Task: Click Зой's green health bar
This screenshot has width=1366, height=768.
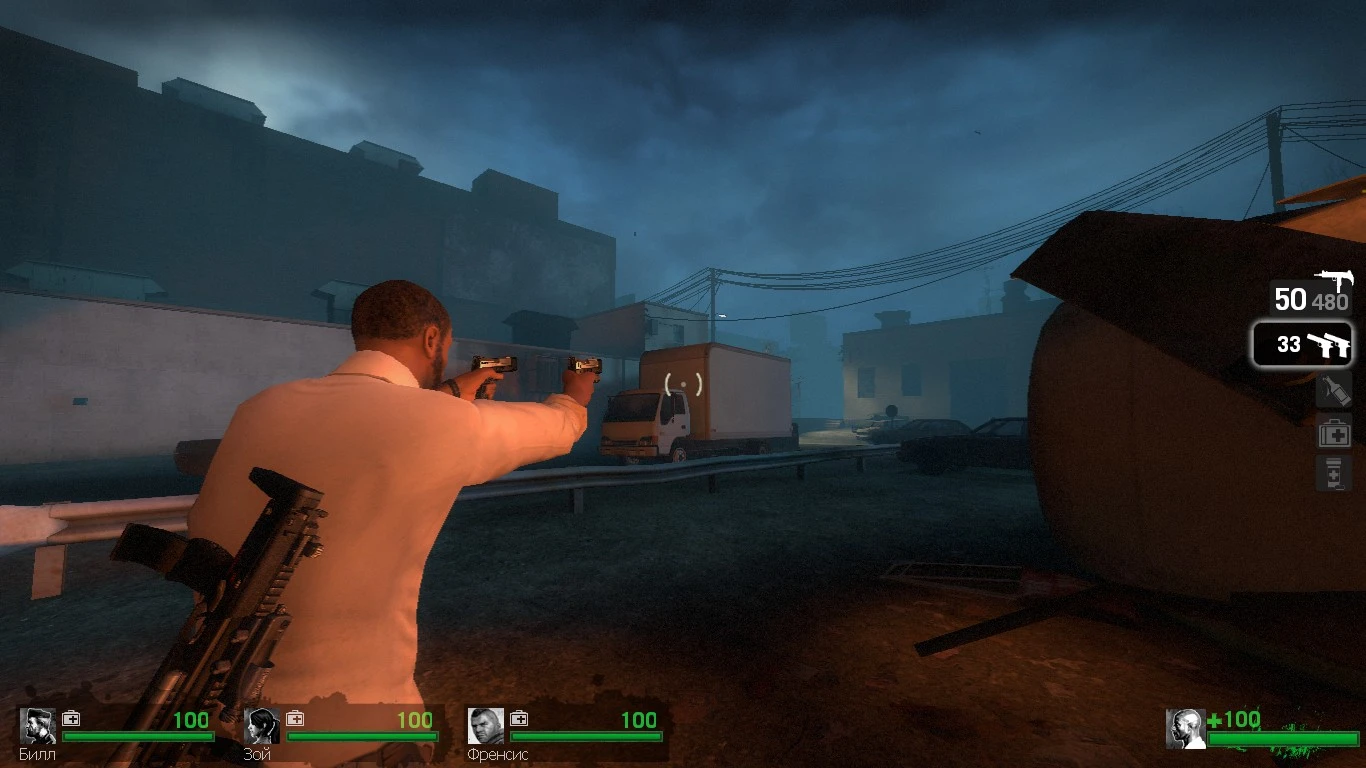Action: [x=363, y=734]
